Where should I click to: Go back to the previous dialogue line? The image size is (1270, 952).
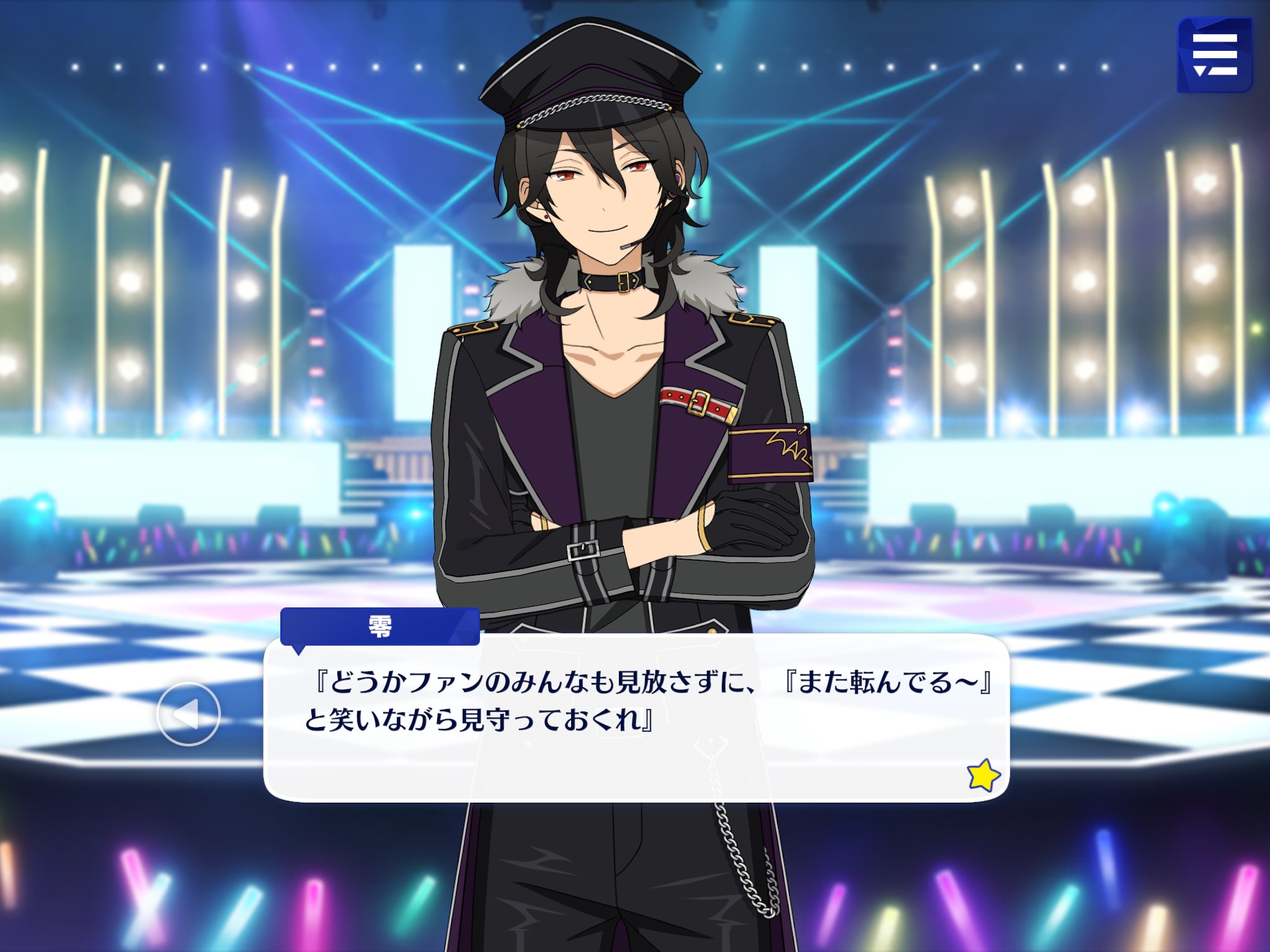pos(189,713)
